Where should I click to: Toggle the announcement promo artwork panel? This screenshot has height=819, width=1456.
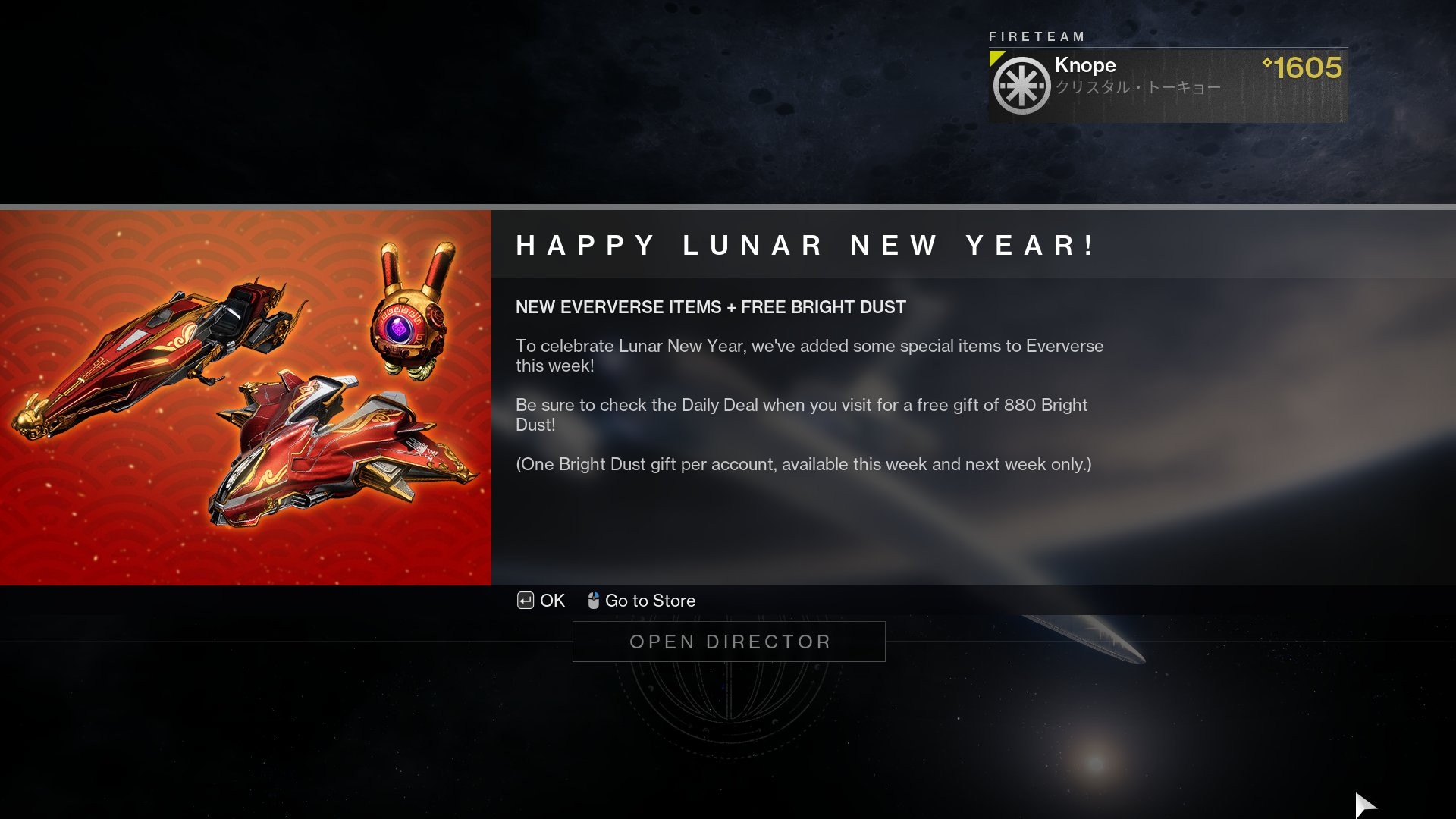click(245, 398)
